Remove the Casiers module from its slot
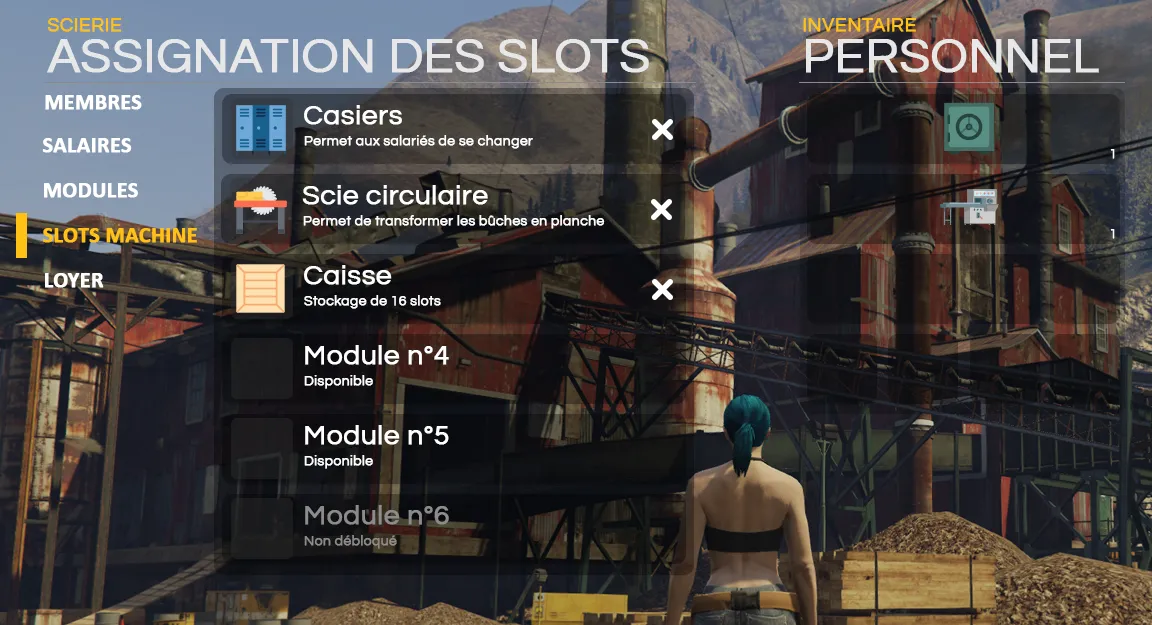The height and width of the screenshot is (625, 1152). tap(662, 129)
